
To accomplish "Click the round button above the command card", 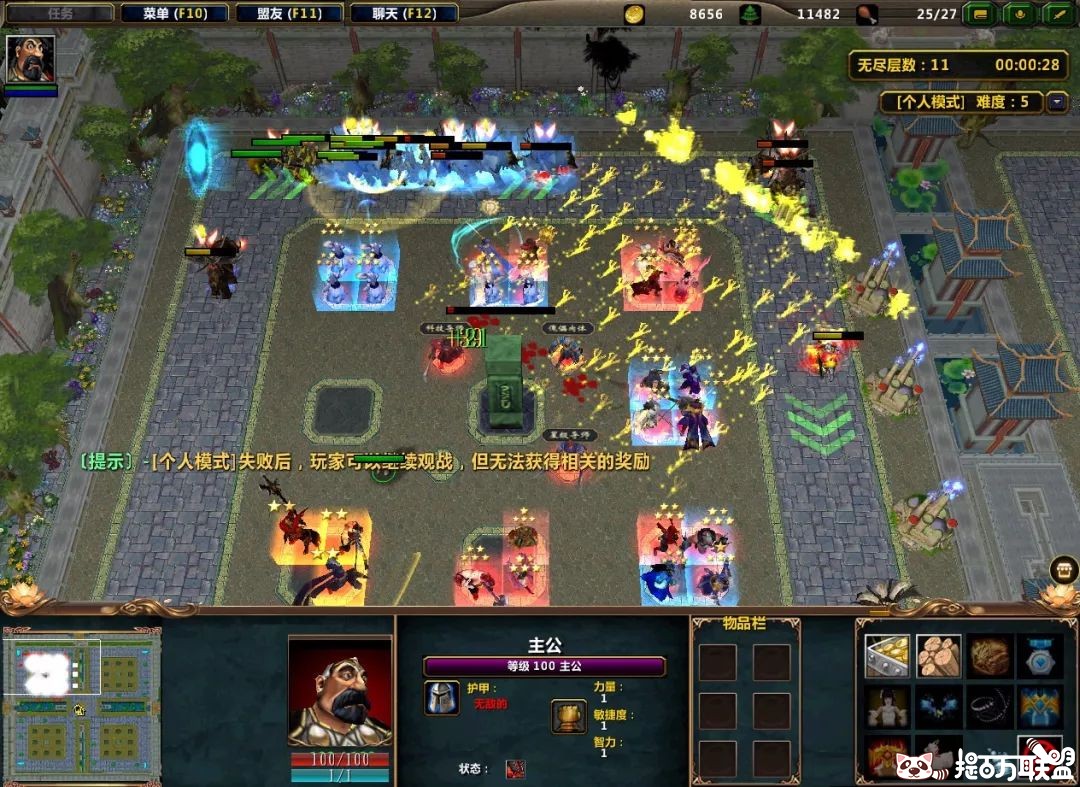I will (1064, 570).
